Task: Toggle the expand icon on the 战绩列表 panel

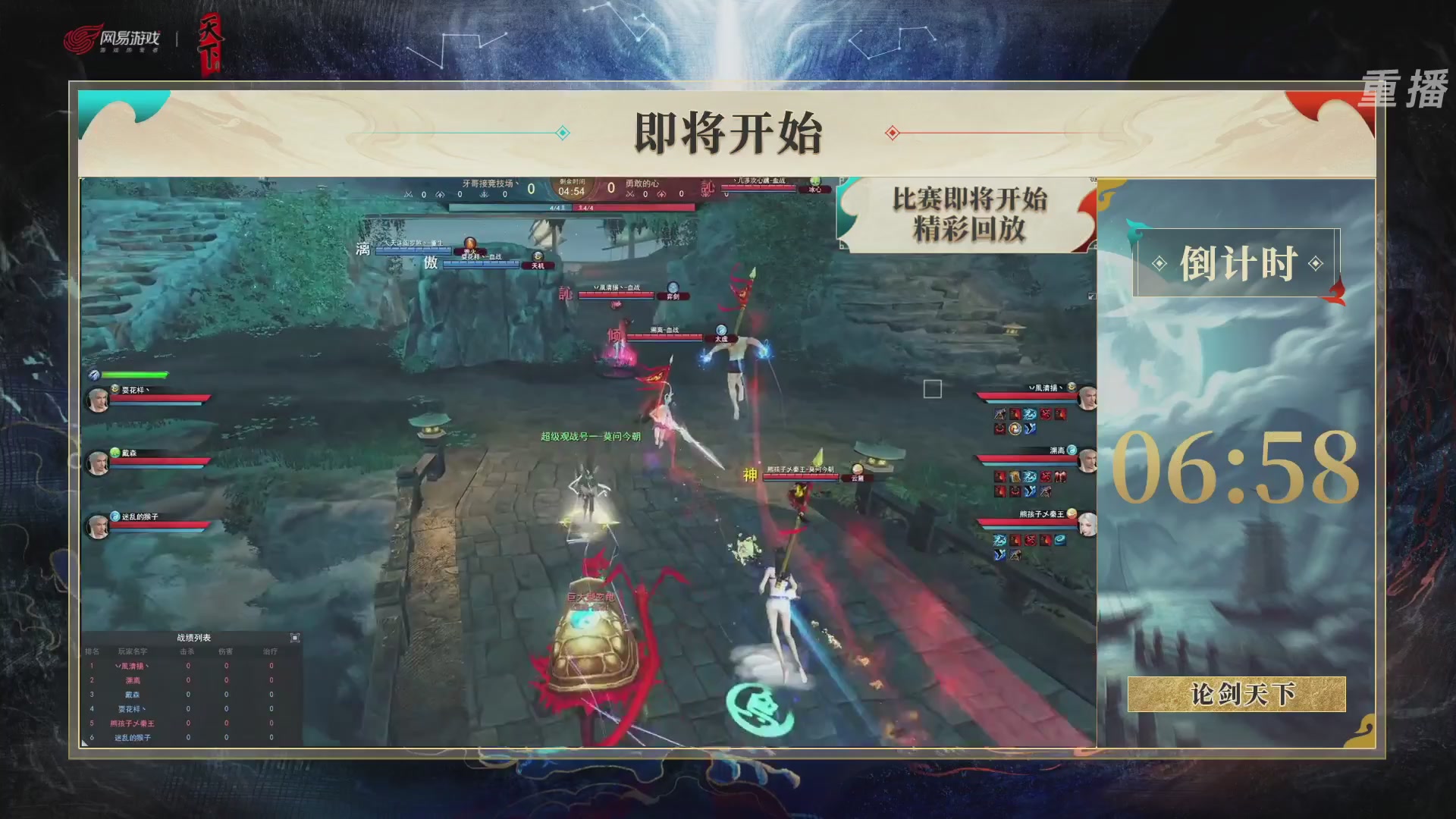Action: coord(294,638)
